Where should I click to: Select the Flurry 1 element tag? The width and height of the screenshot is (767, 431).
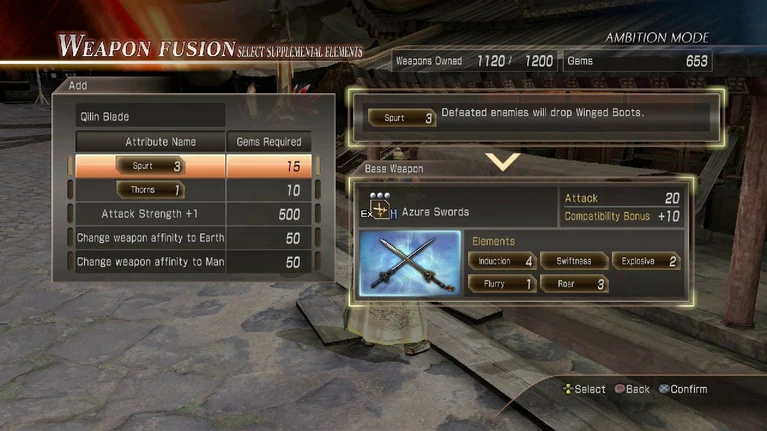click(500, 284)
